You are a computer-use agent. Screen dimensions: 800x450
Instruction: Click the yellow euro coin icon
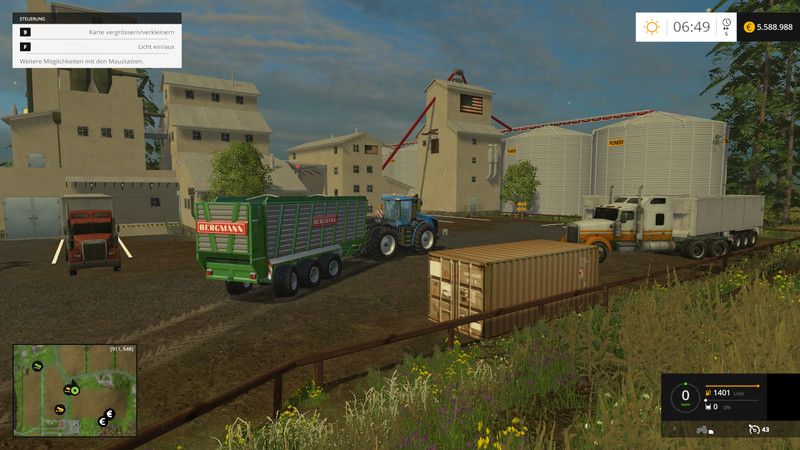point(749,27)
